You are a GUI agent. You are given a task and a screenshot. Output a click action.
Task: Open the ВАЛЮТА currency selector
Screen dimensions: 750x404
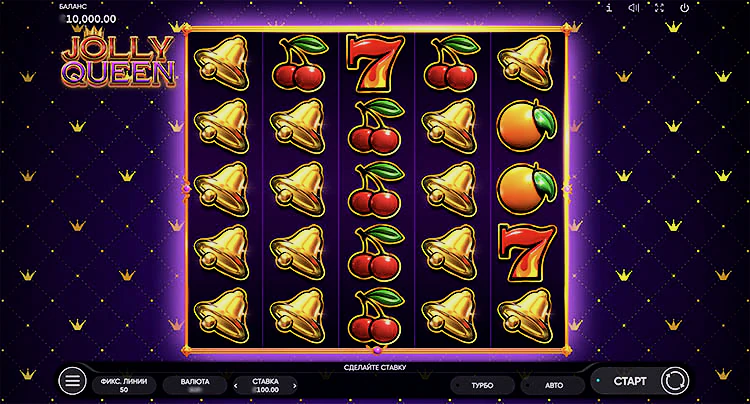click(x=194, y=385)
